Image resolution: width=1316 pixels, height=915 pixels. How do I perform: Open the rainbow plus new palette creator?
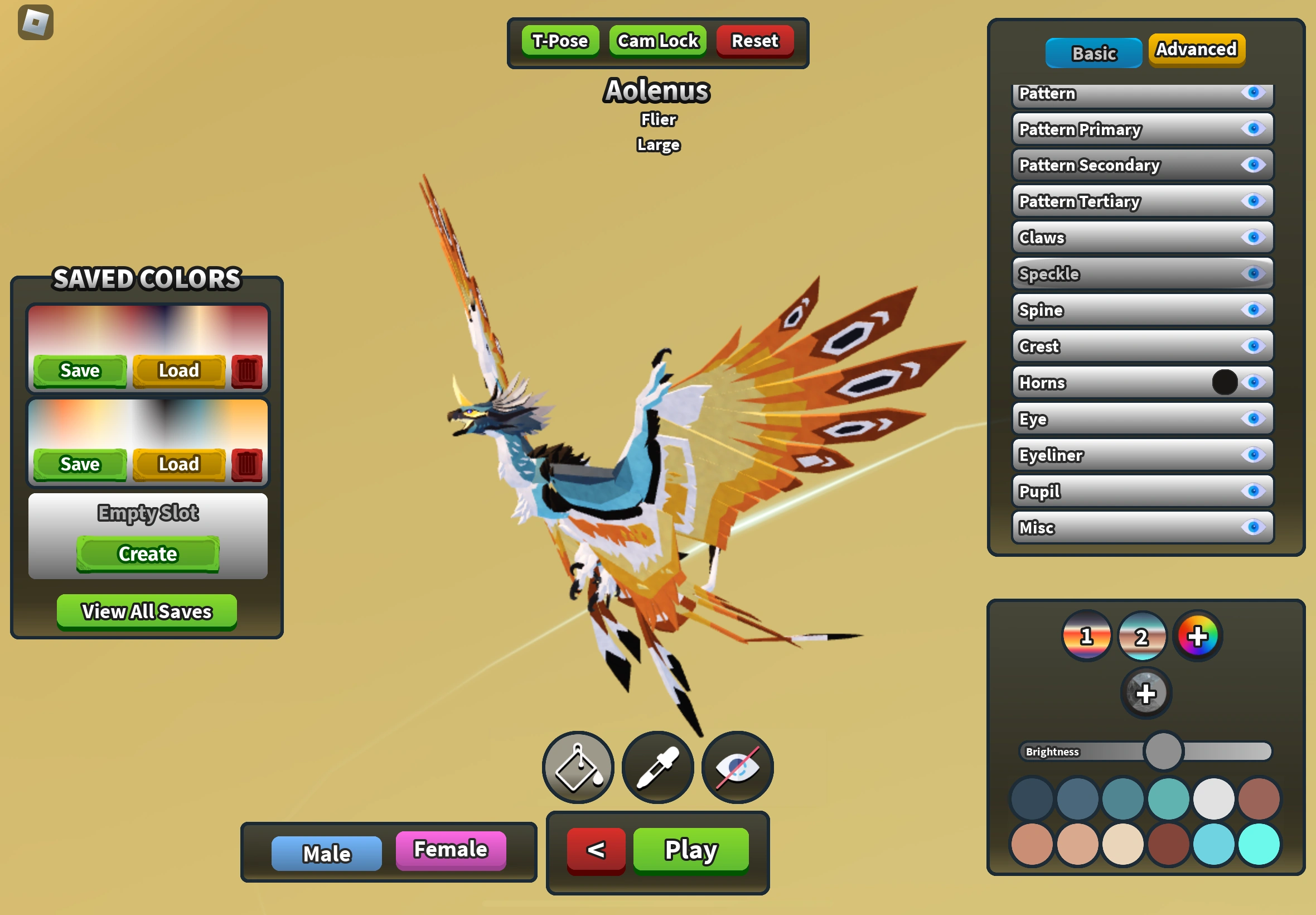1197,635
